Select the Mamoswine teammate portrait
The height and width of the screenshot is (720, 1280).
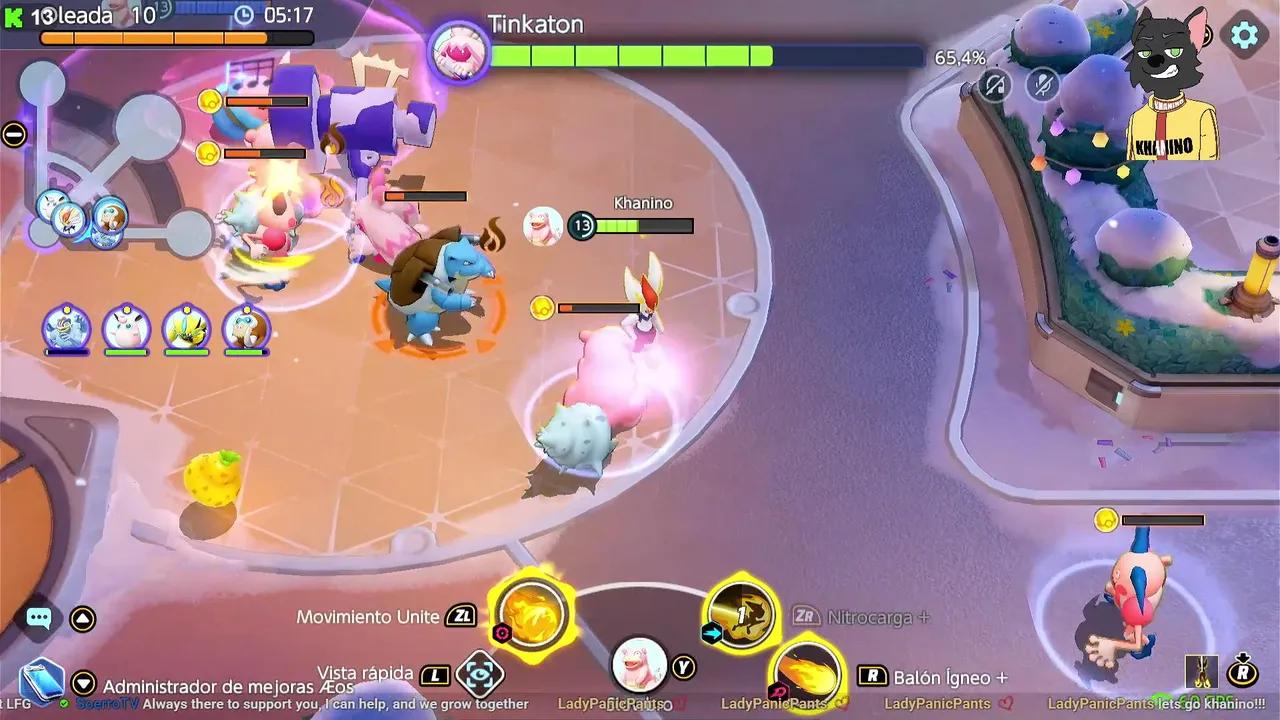coord(246,329)
